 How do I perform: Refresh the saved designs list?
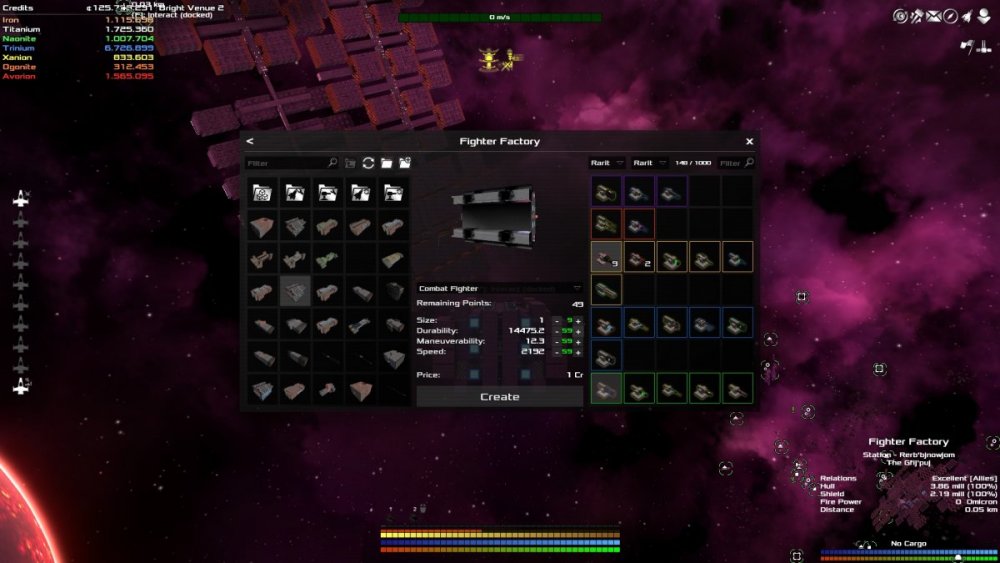tap(368, 162)
